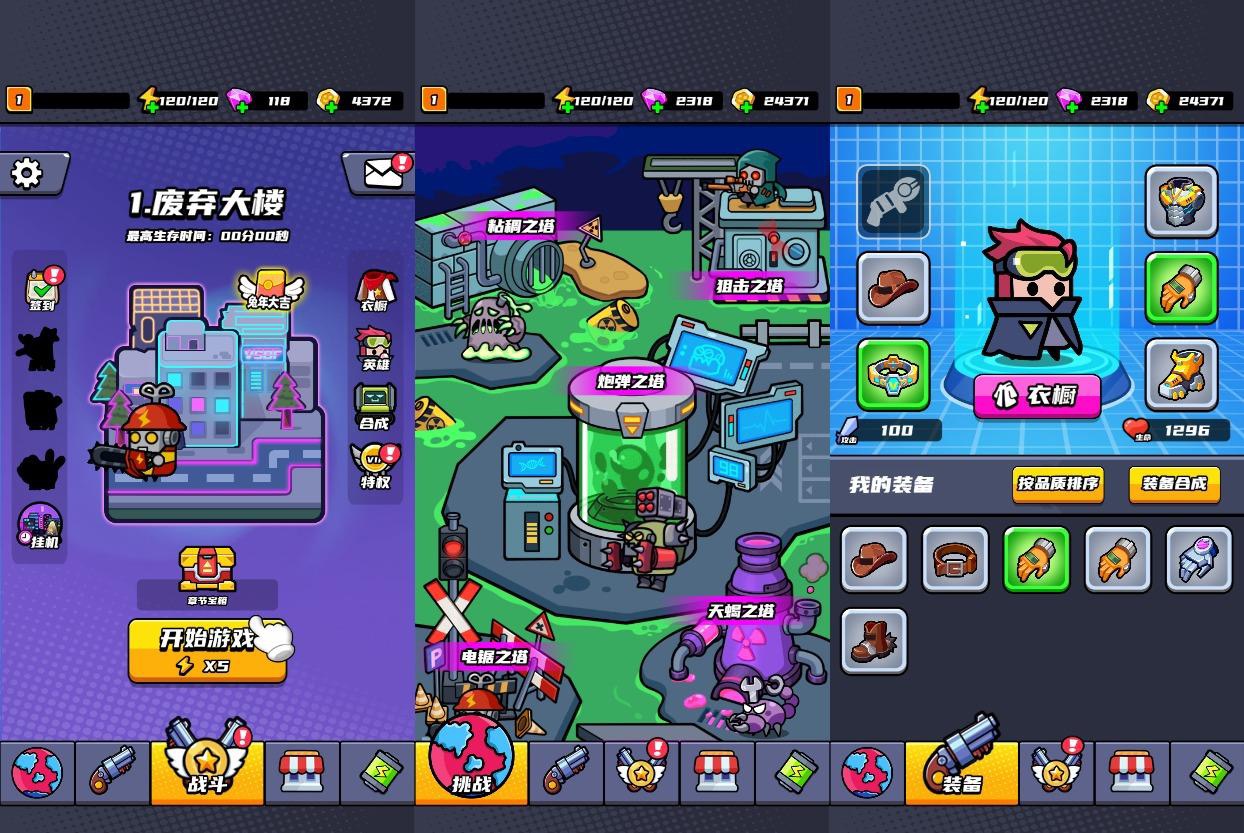1244x833 pixels.
Task: Switch to the highlighted 挑战 tab
Action: pos(471,768)
